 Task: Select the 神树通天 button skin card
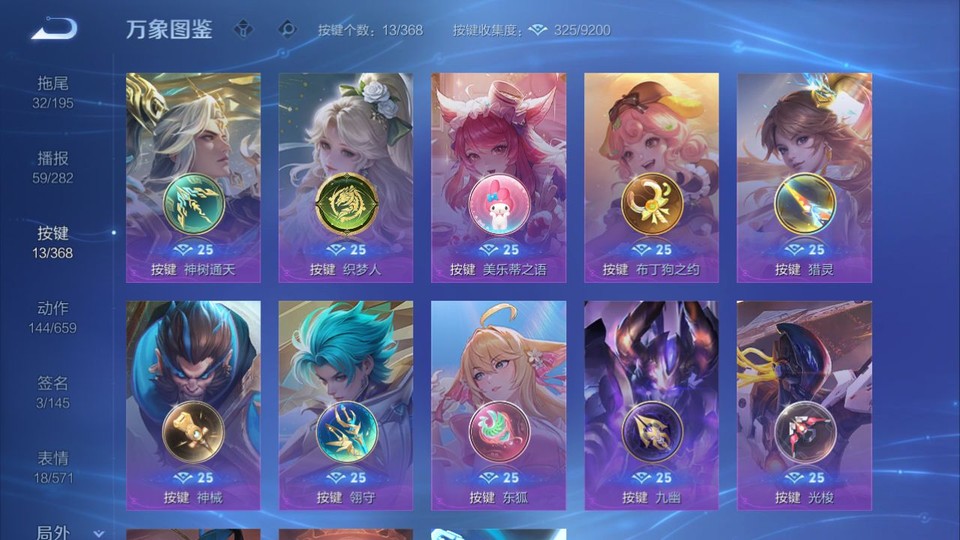pyautogui.click(x=193, y=177)
